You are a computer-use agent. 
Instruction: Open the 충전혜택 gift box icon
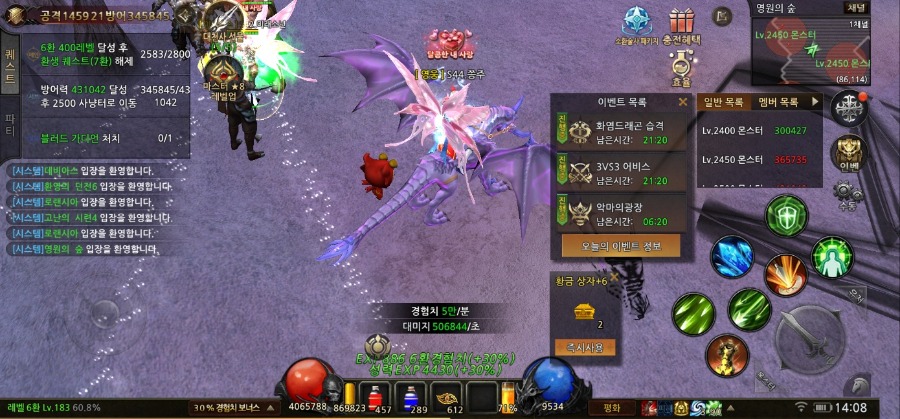[684, 25]
